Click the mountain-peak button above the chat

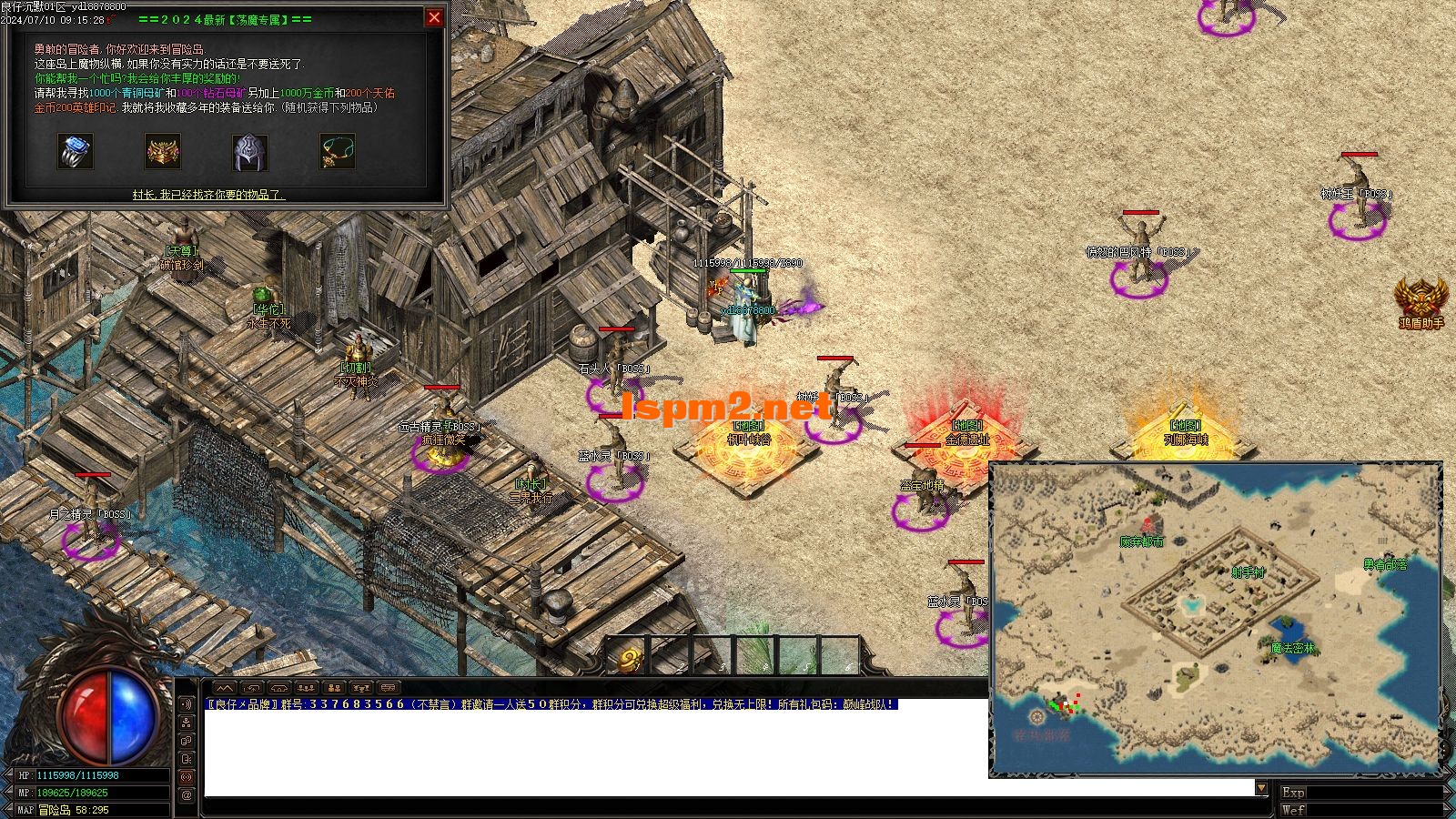[225, 688]
